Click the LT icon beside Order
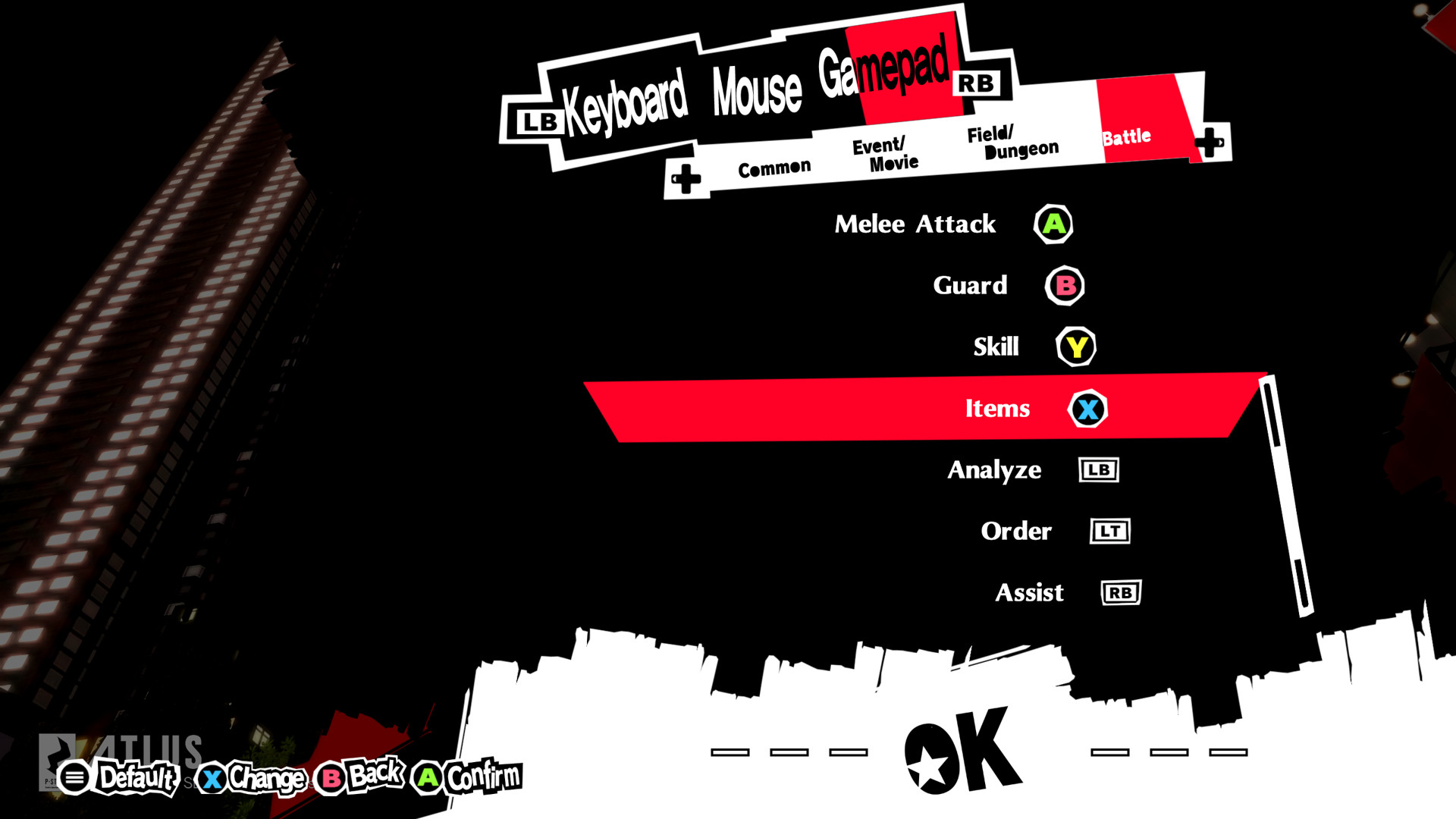This screenshot has height=819, width=1456. point(1109,531)
